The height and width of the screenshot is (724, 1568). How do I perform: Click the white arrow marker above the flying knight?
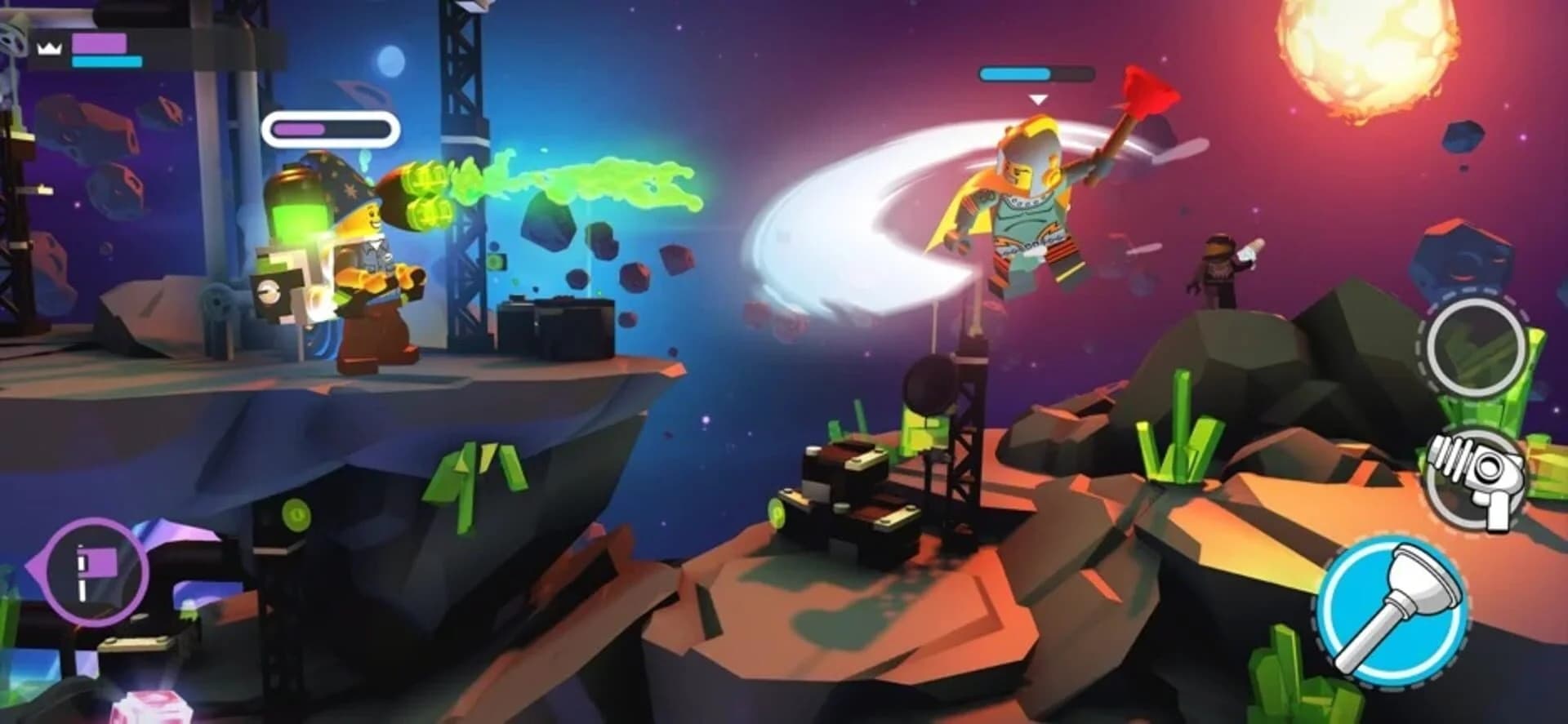coord(1038,98)
